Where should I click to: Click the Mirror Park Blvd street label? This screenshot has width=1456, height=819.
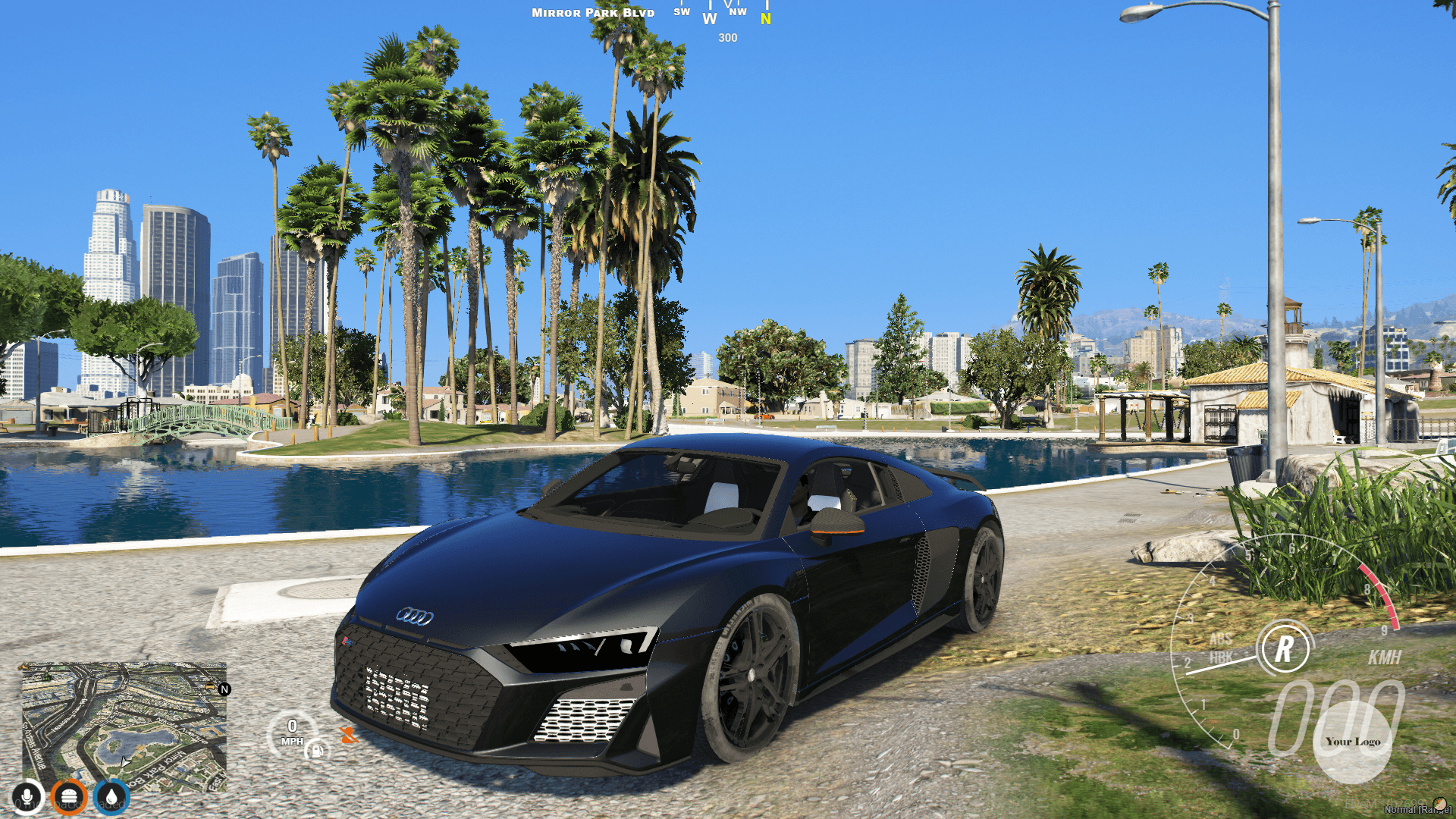coord(593,12)
